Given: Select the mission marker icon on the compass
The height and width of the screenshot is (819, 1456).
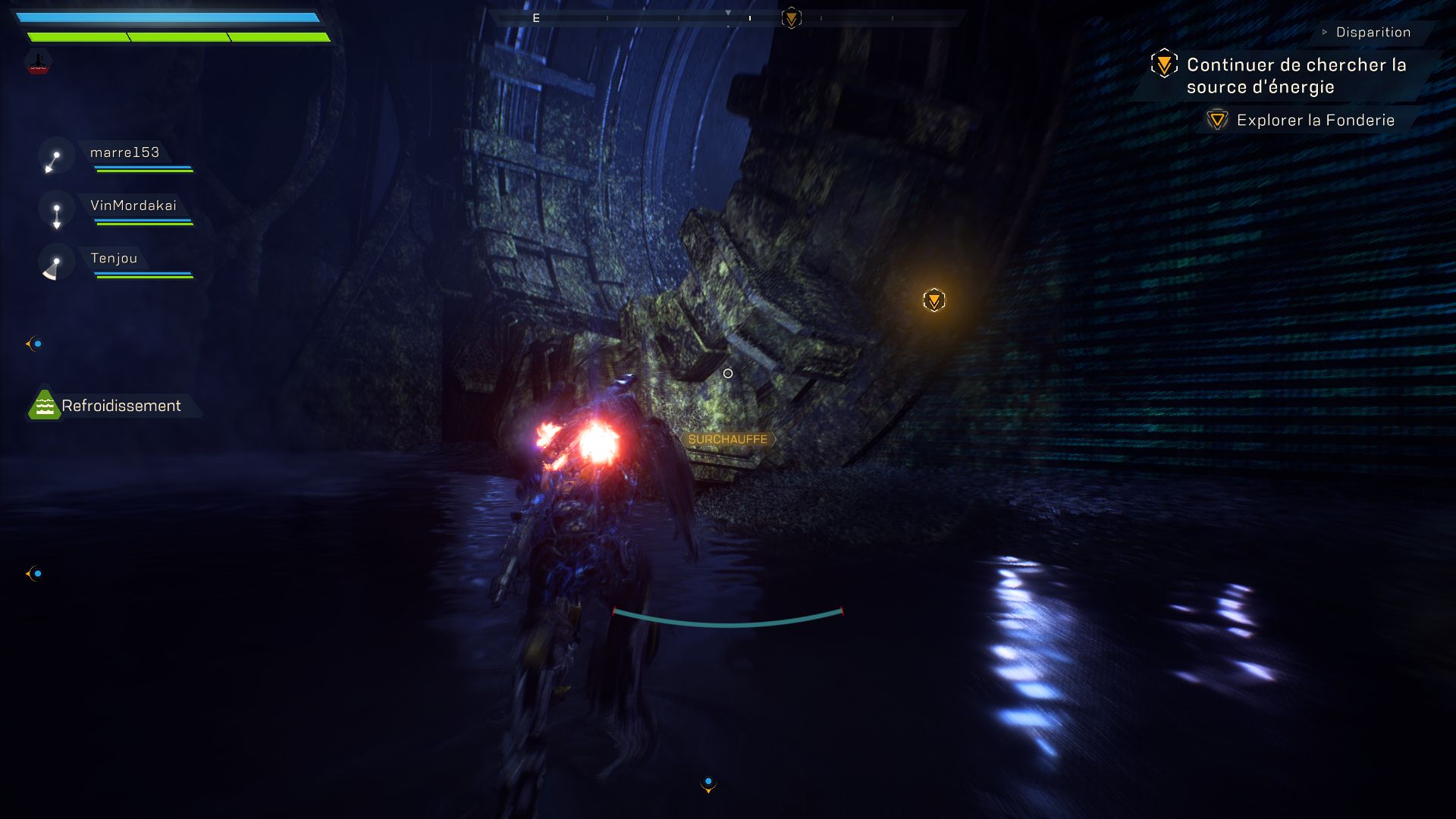Looking at the screenshot, I should (x=791, y=19).
